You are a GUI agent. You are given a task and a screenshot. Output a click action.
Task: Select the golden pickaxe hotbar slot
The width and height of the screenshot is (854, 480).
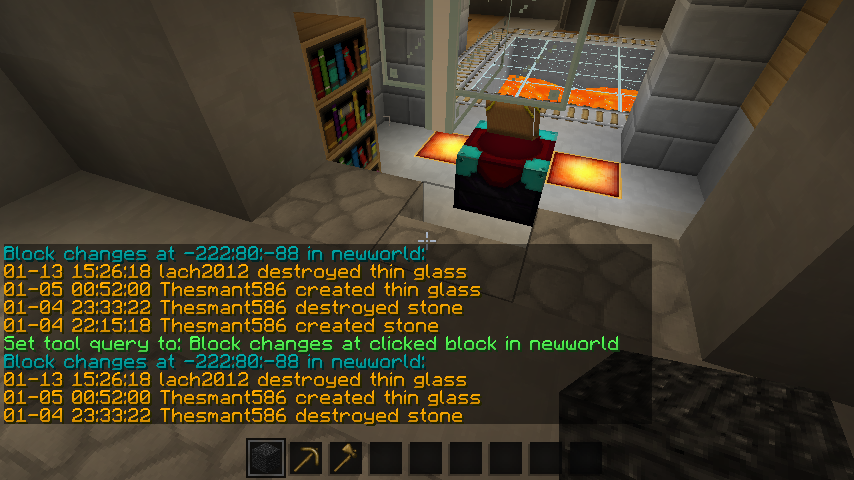[x=306, y=459]
